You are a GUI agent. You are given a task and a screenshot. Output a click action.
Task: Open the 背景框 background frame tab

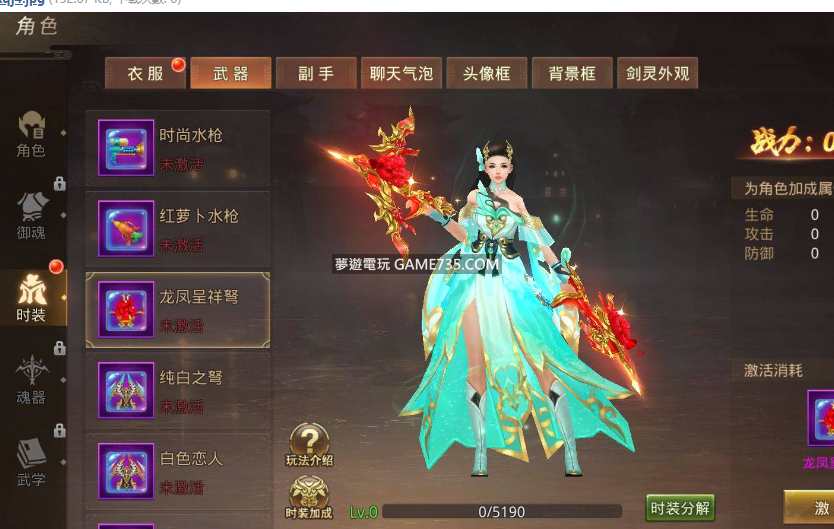(x=572, y=73)
